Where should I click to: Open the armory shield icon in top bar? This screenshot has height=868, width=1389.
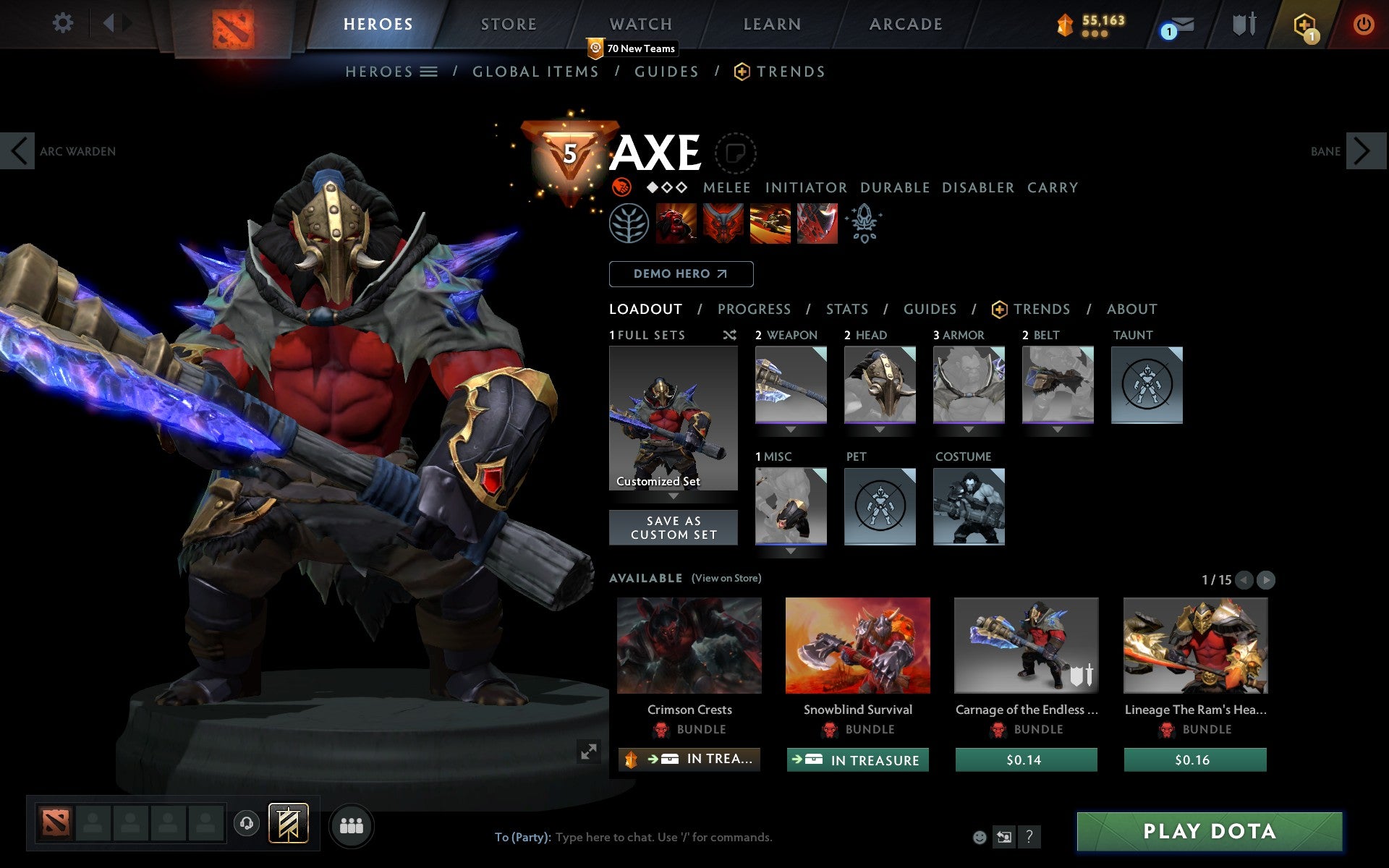pos(1243,23)
